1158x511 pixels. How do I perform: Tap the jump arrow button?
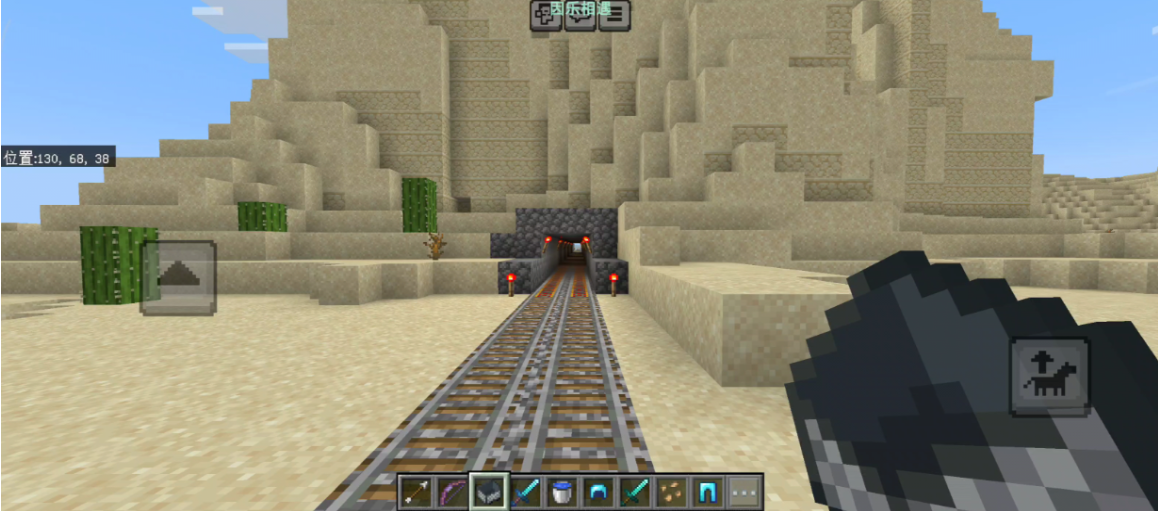[178, 277]
